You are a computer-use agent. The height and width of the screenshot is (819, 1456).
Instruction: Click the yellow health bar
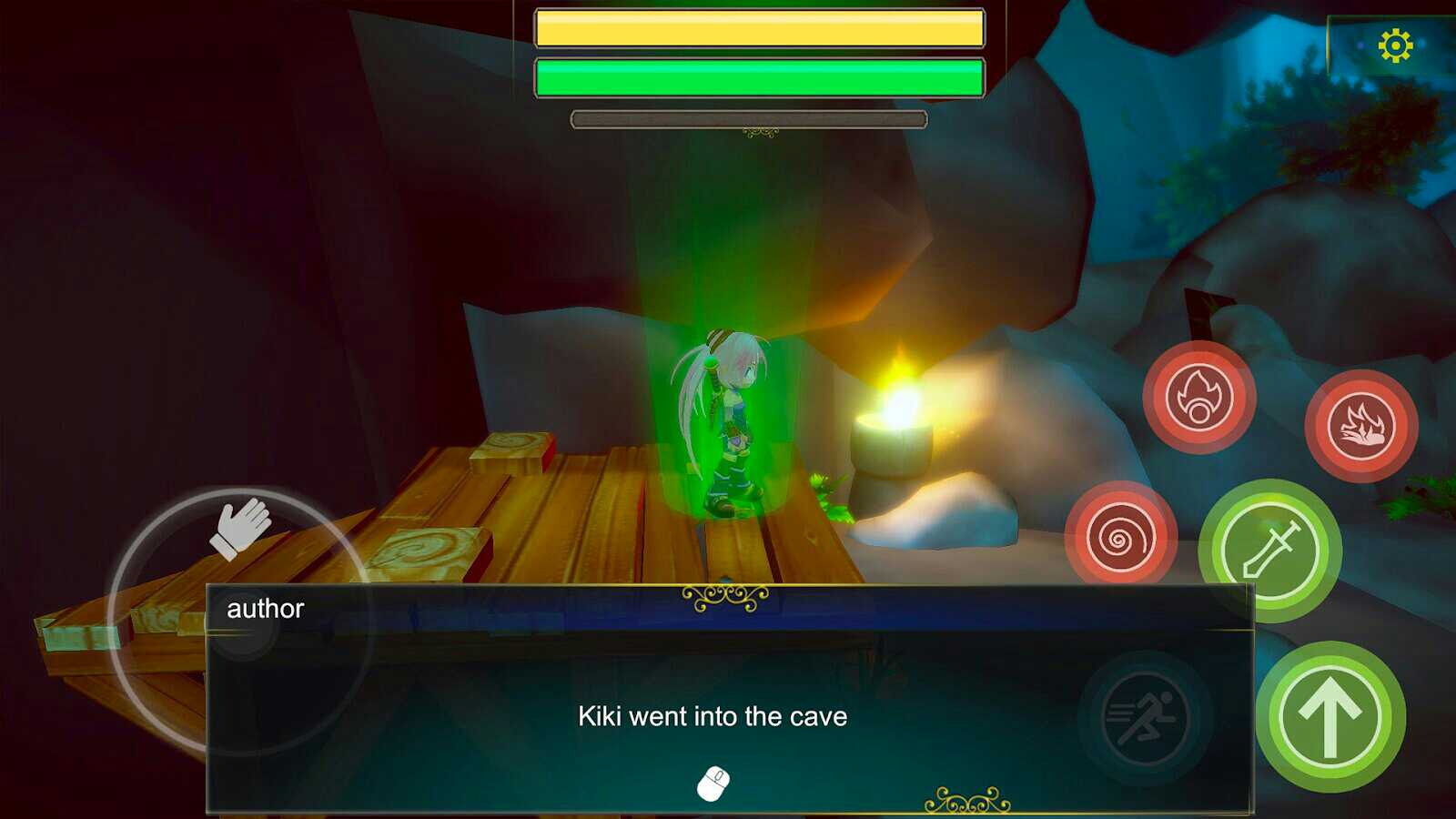click(760, 27)
